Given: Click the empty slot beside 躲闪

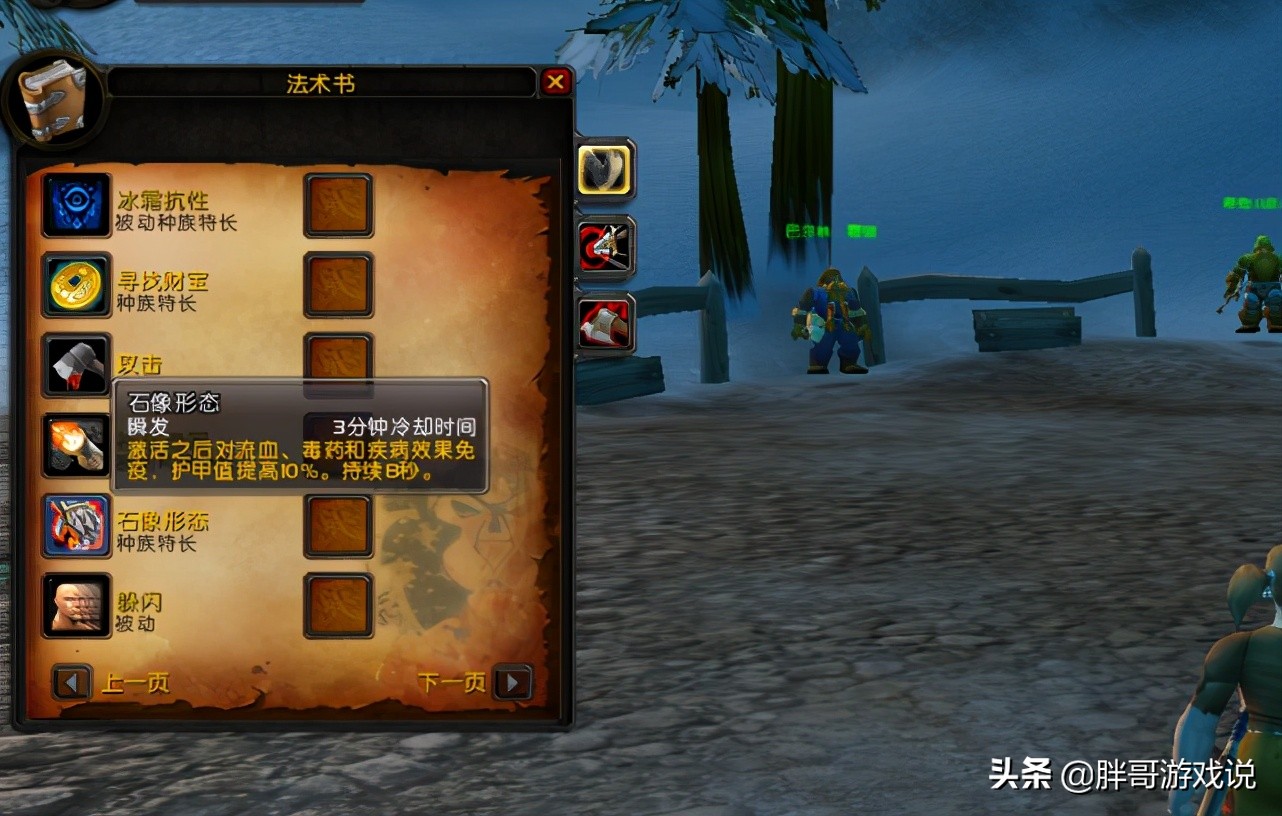Looking at the screenshot, I should tap(339, 606).
